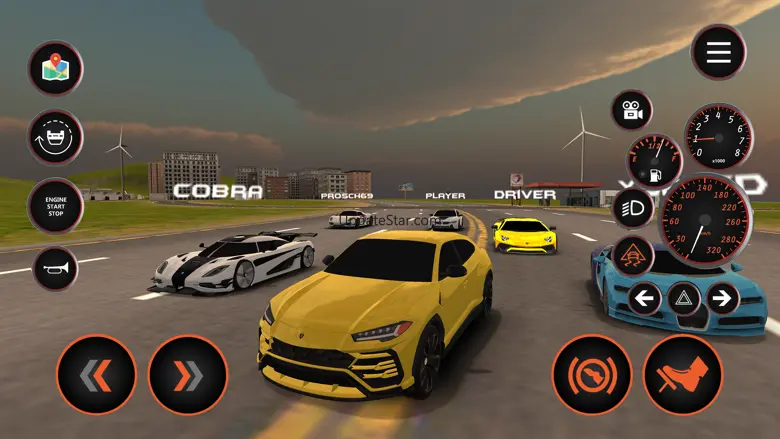
Task: Toggle the headlights button
Action: 632,208
